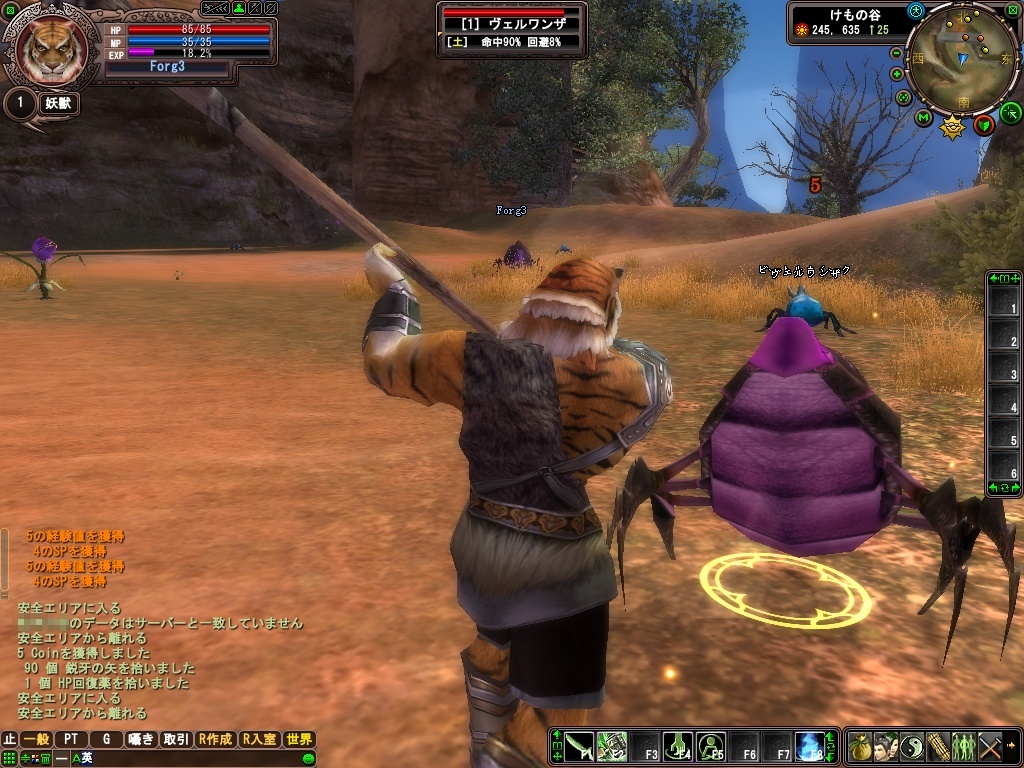Open the crossed hammer and pick icon

[x=990, y=746]
